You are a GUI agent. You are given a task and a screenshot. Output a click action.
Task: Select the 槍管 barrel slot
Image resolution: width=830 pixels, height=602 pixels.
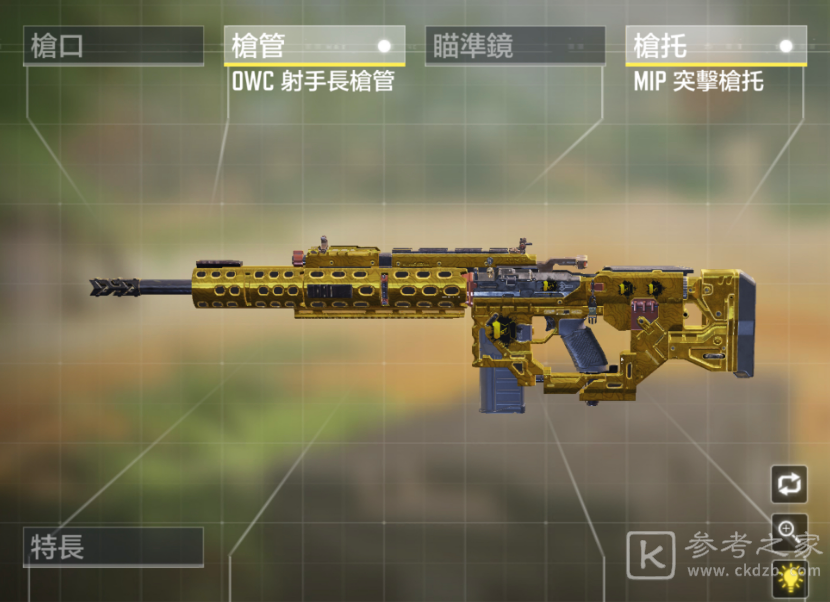(x=314, y=46)
